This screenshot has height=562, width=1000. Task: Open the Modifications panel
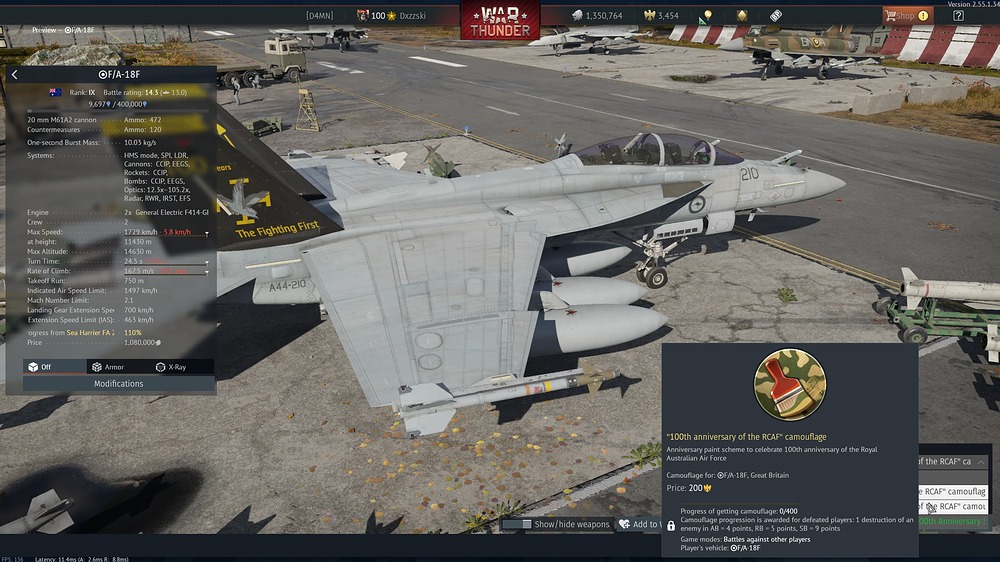[x=118, y=384]
